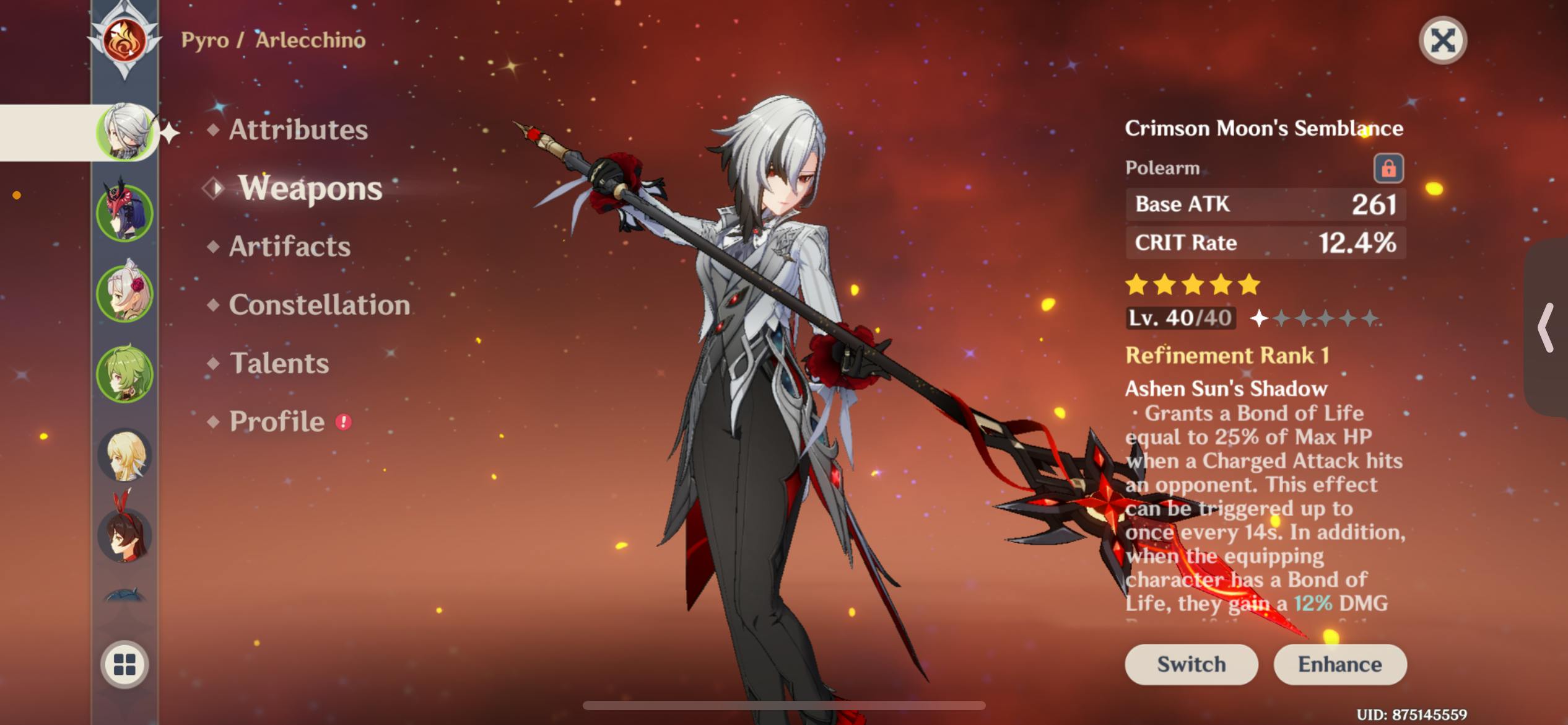Viewport: 1568px width, 725px height.
Task: Open the Talents section
Action: point(279,363)
